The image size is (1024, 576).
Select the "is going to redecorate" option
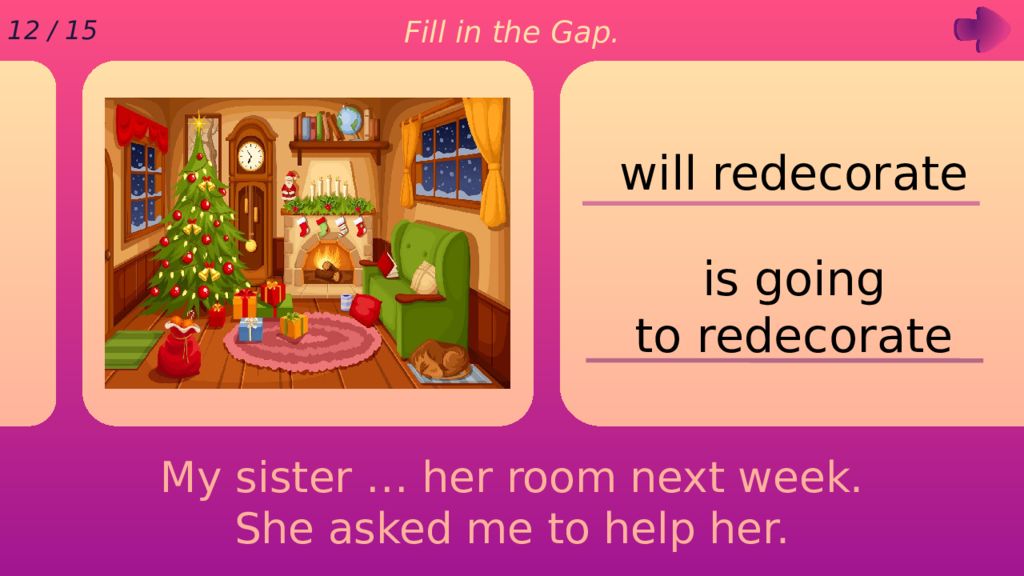click(x=793, y=308)
